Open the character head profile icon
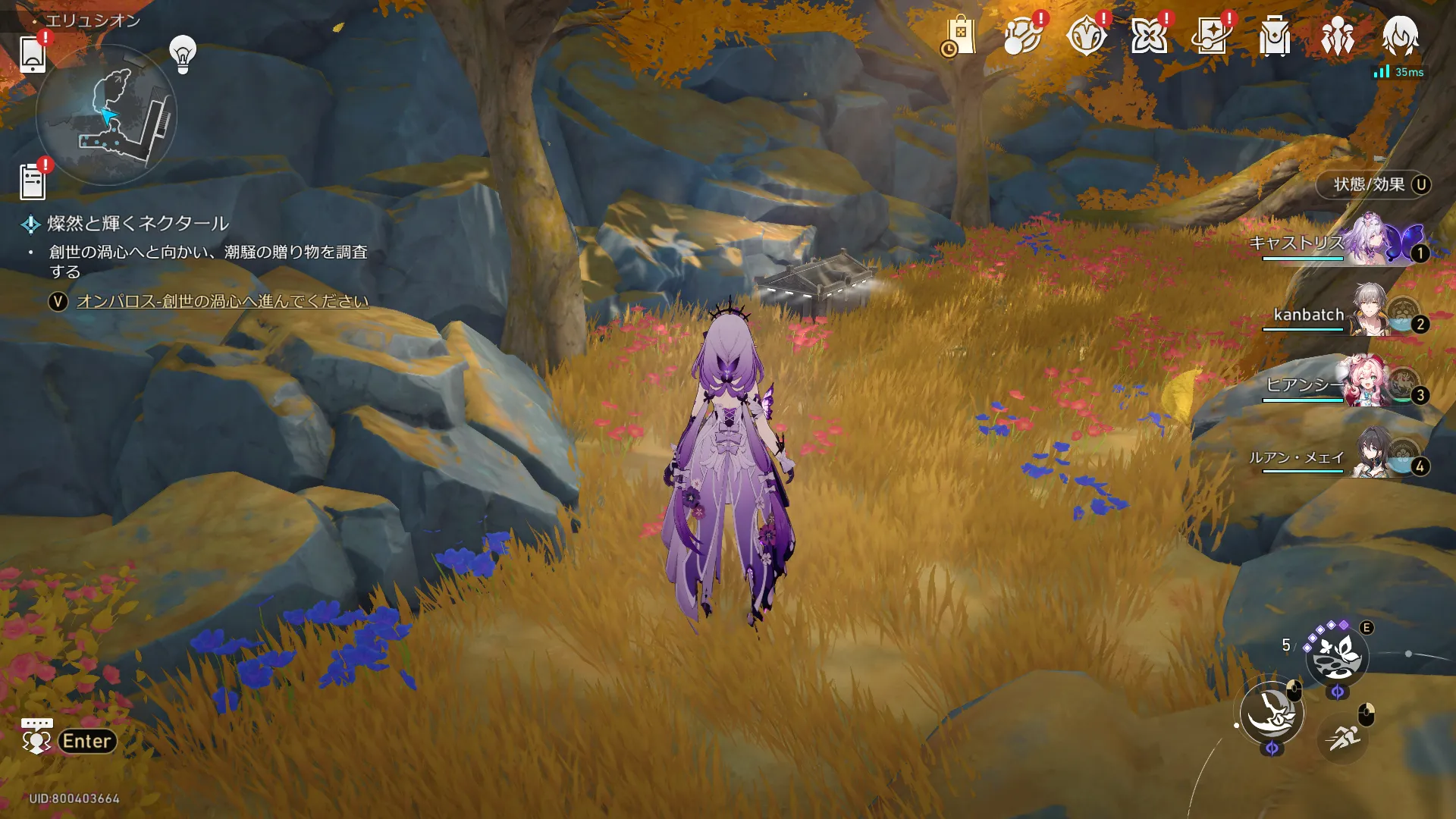The height and width of the screenshot is (819, 1456). coord(1400,36)
